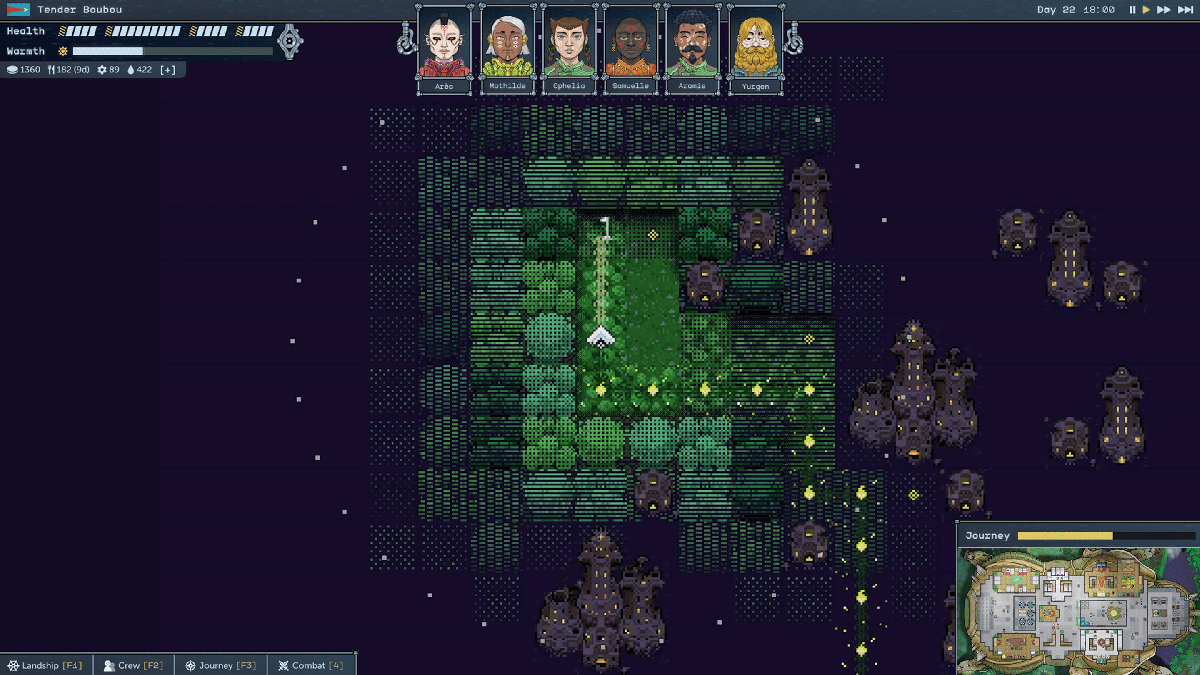Click the Tender Boubou flag icon
This screenshot has height=675, width=1200.
click(x=18, y=10)
